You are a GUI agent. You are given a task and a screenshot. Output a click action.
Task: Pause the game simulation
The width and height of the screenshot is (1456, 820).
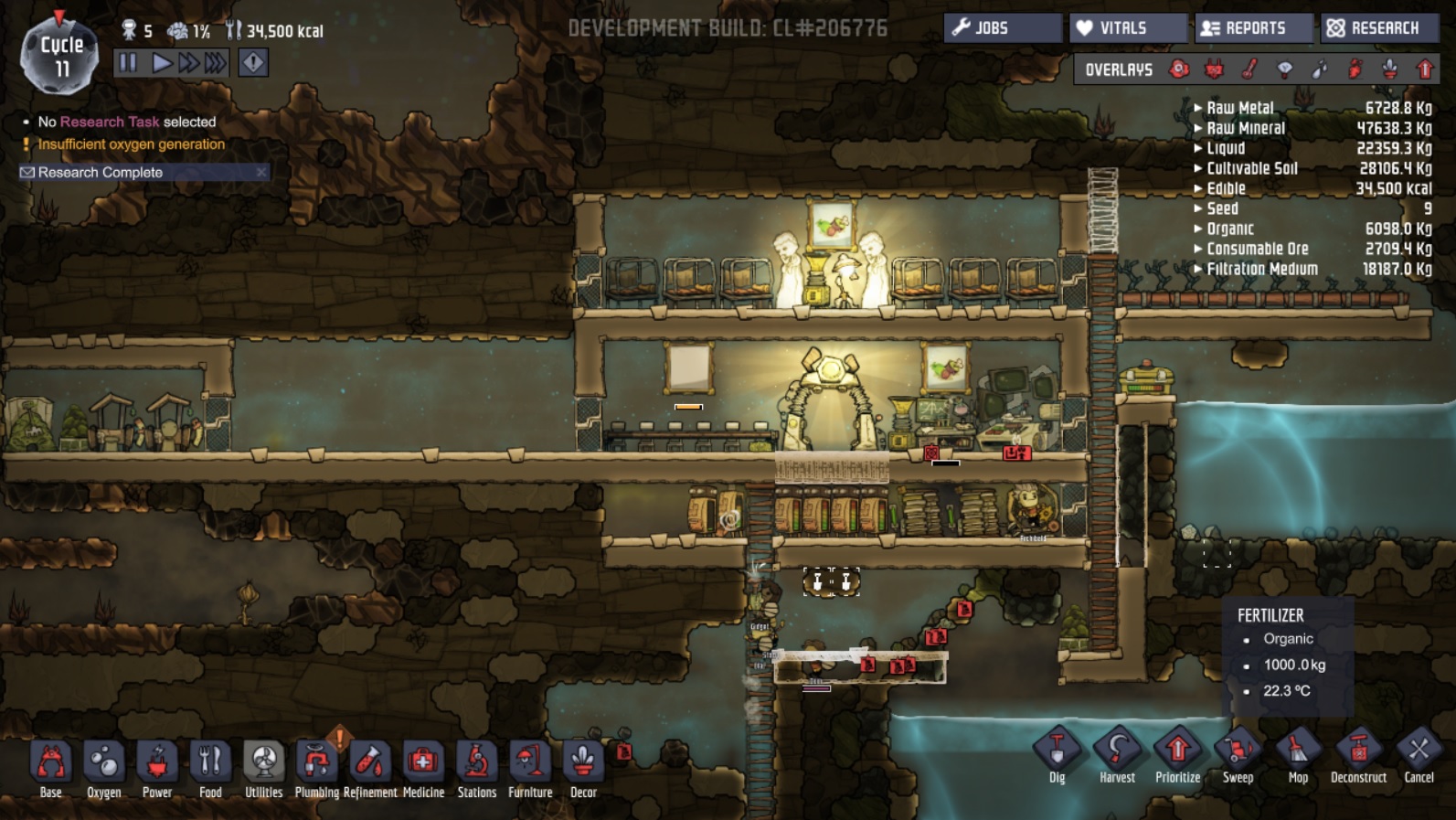coord(128,63)
